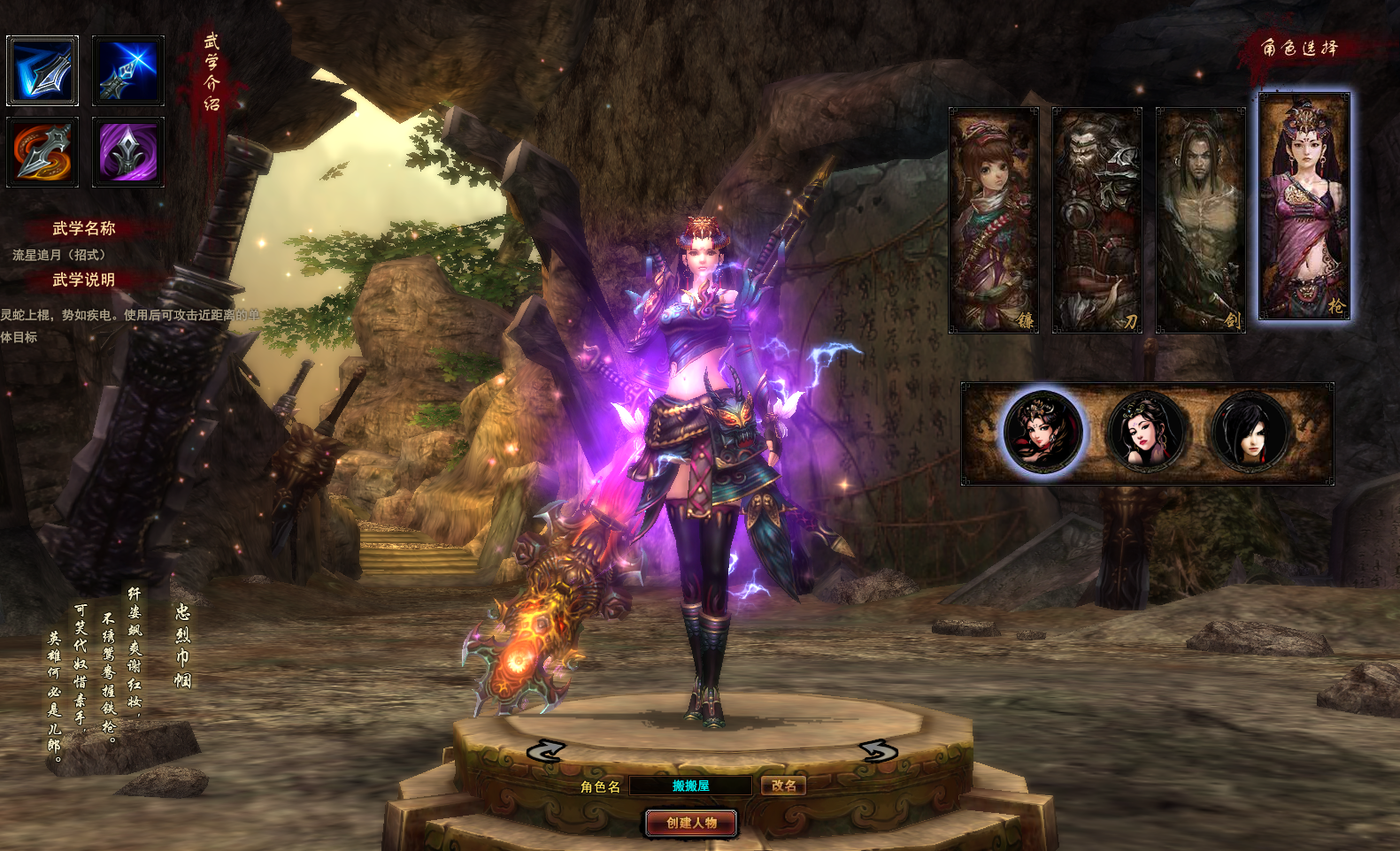Choose the 刀 bearded blade warrior card
The image size is (1400, 851).
pos(1096,219)
